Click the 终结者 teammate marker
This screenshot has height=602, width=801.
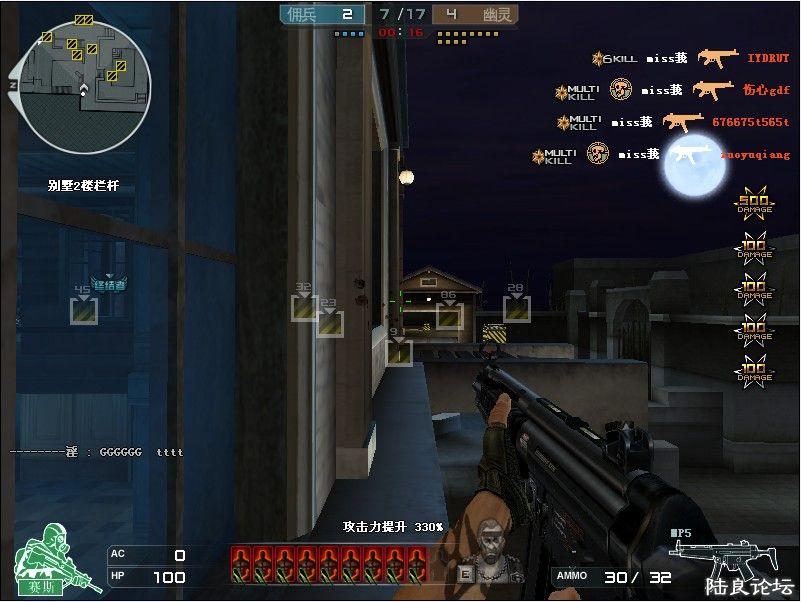pos(109,284)
